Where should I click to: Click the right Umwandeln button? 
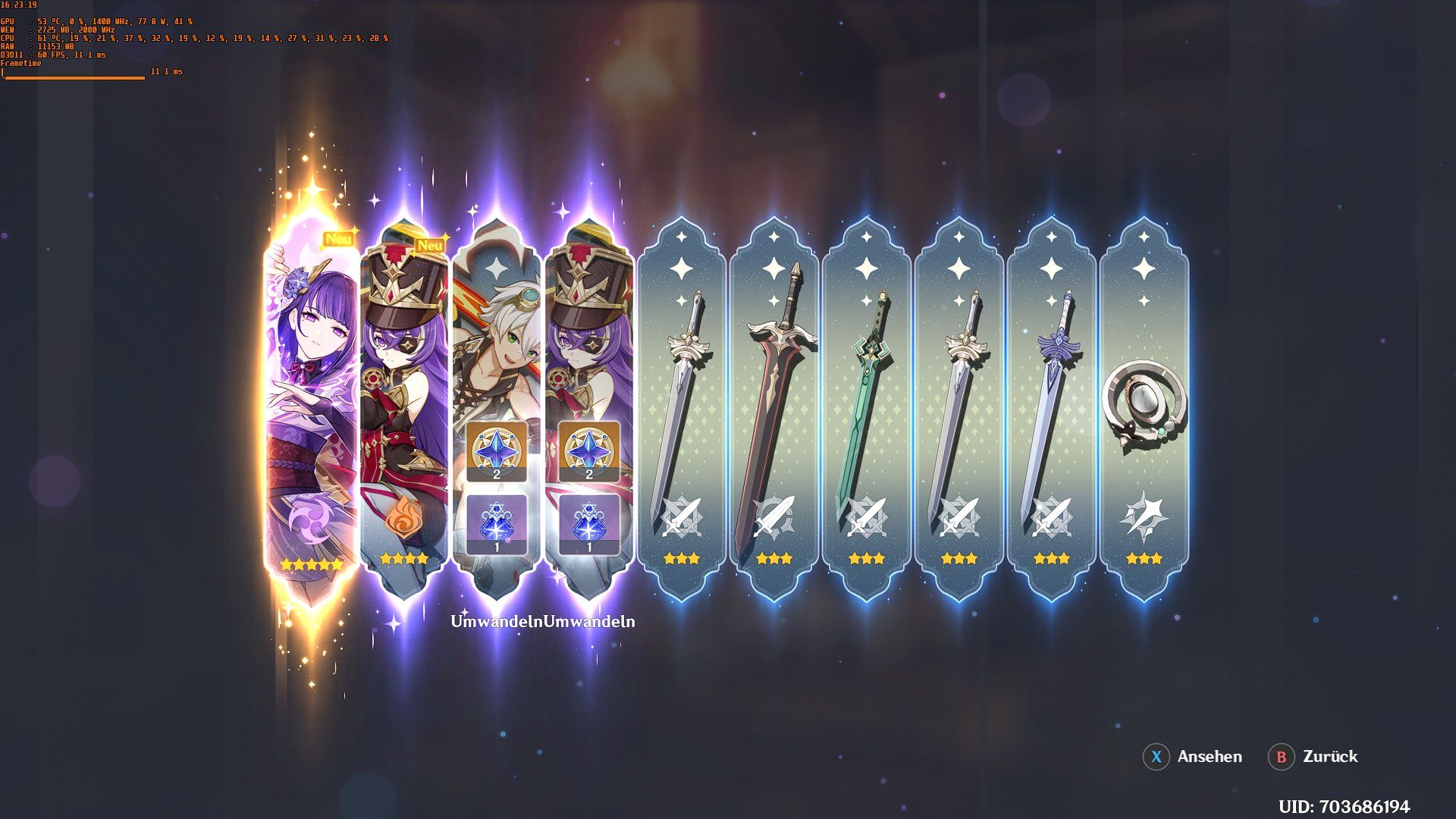click(589, 621)
